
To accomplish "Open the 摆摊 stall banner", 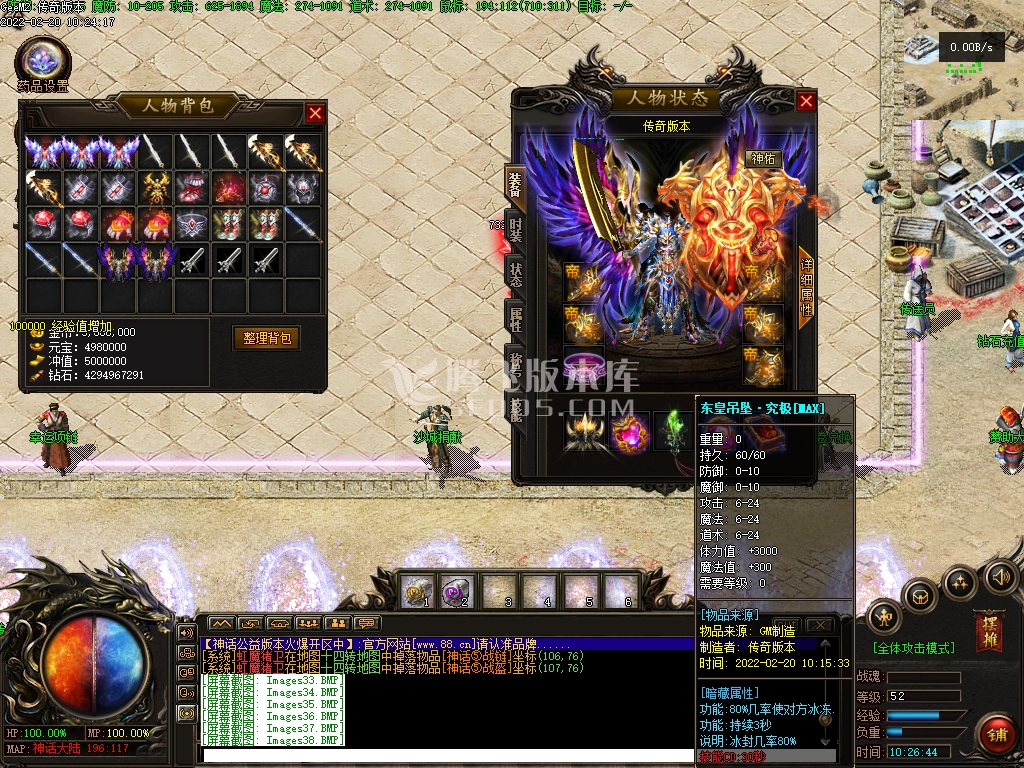I will click(988, 630).
